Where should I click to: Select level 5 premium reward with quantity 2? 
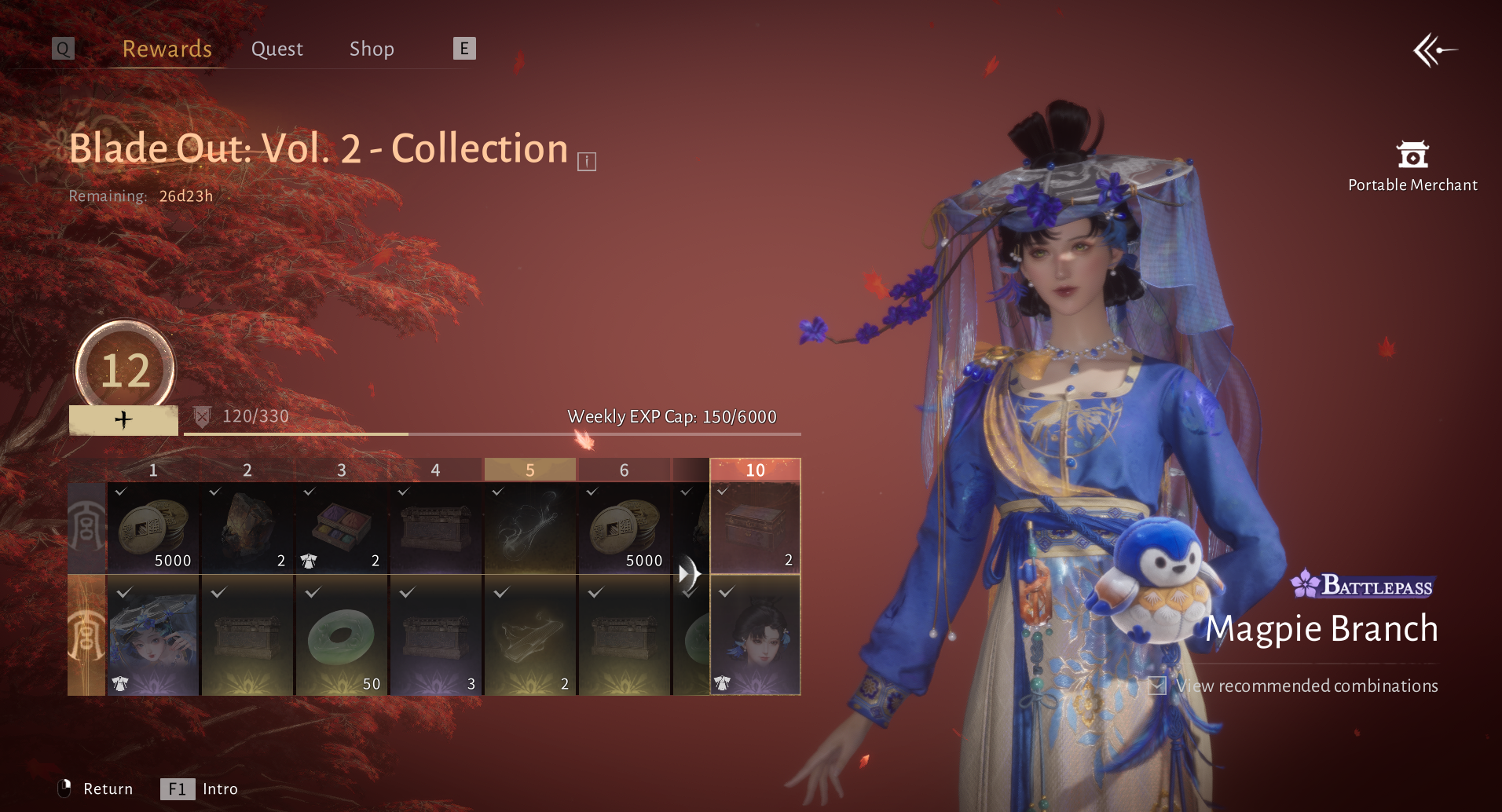click(x=530, y=636)
